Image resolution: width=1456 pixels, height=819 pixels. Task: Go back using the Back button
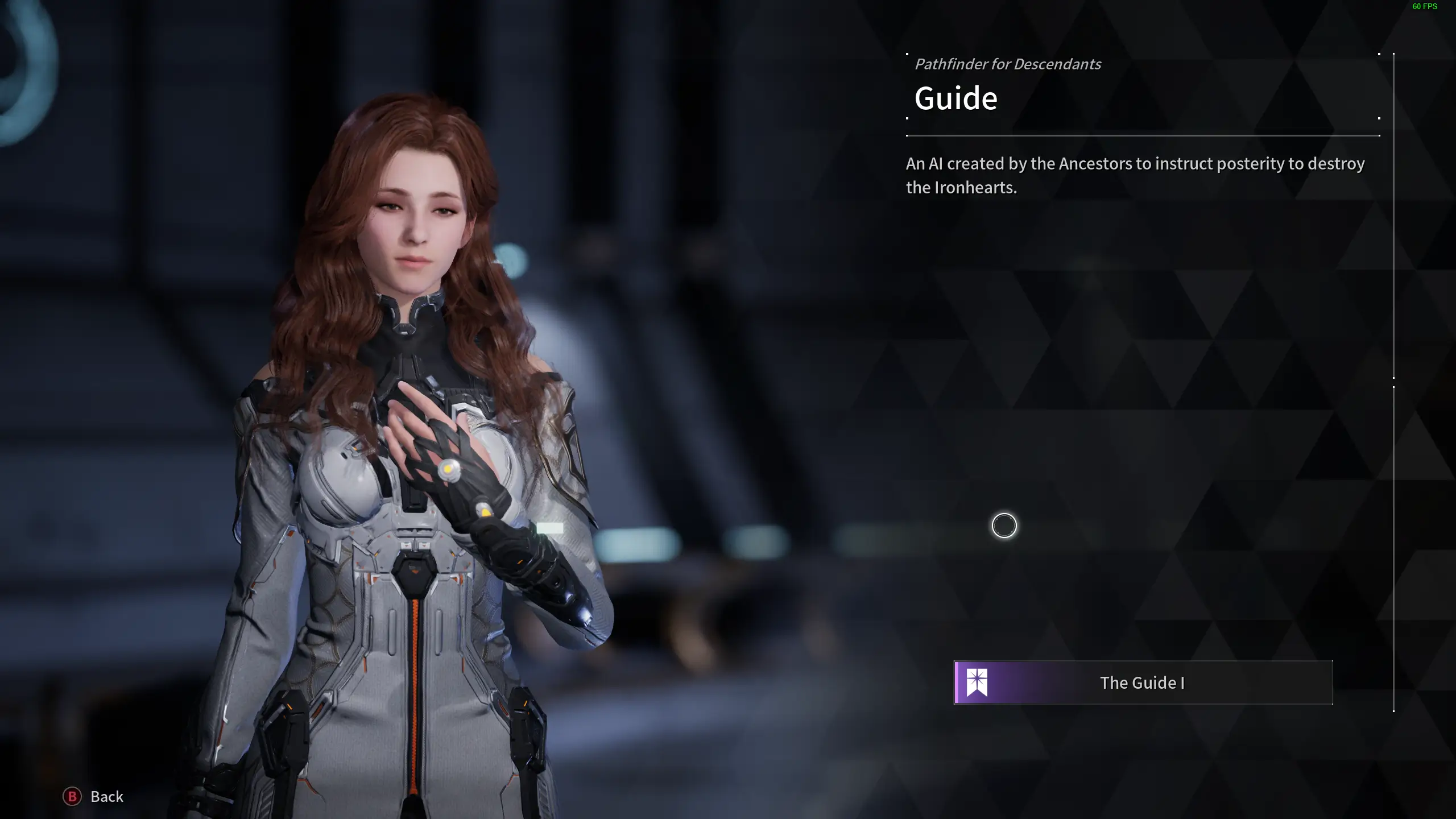click(x=93, y=796)
